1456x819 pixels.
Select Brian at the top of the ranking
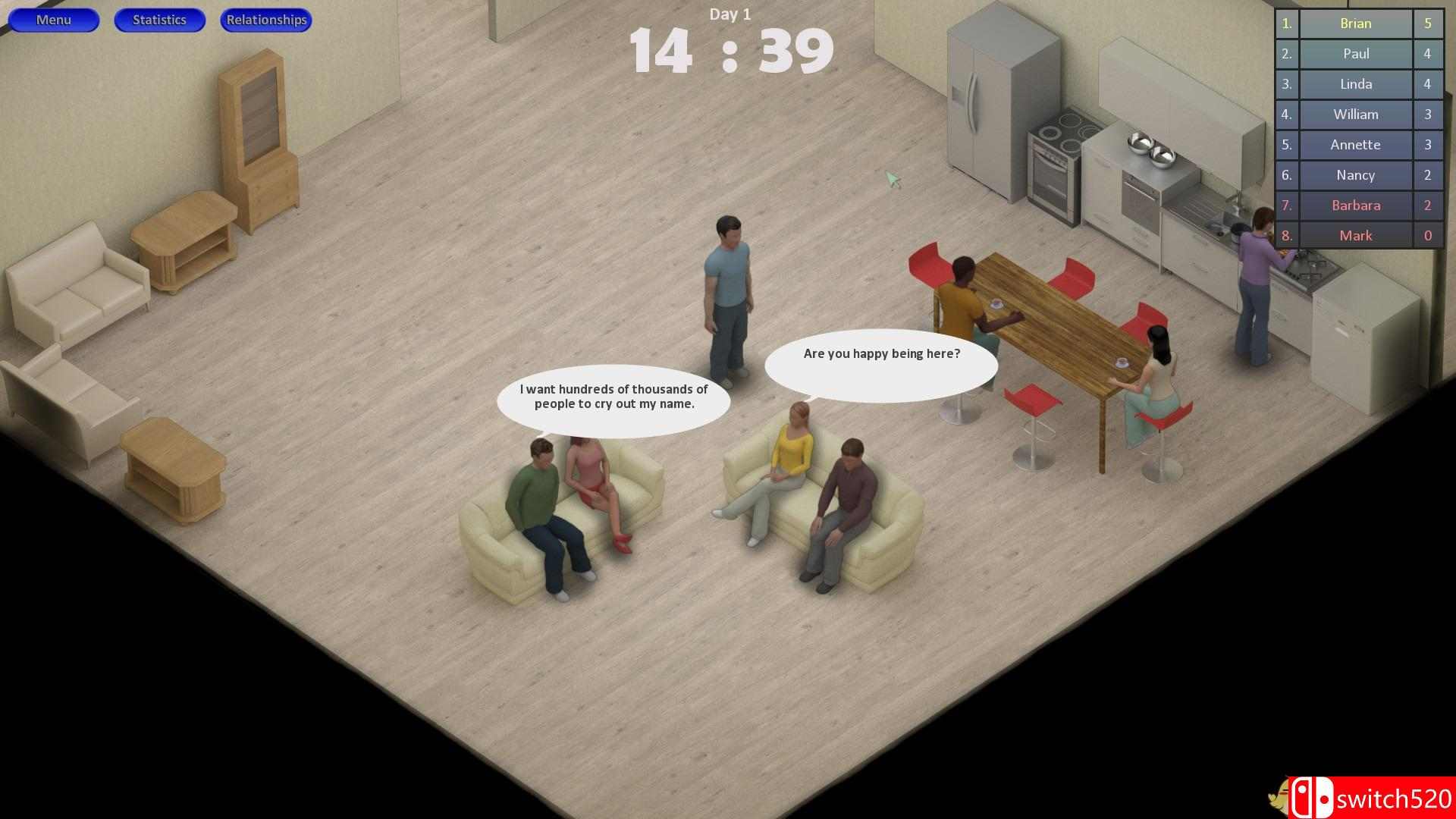pos(1354,24)
